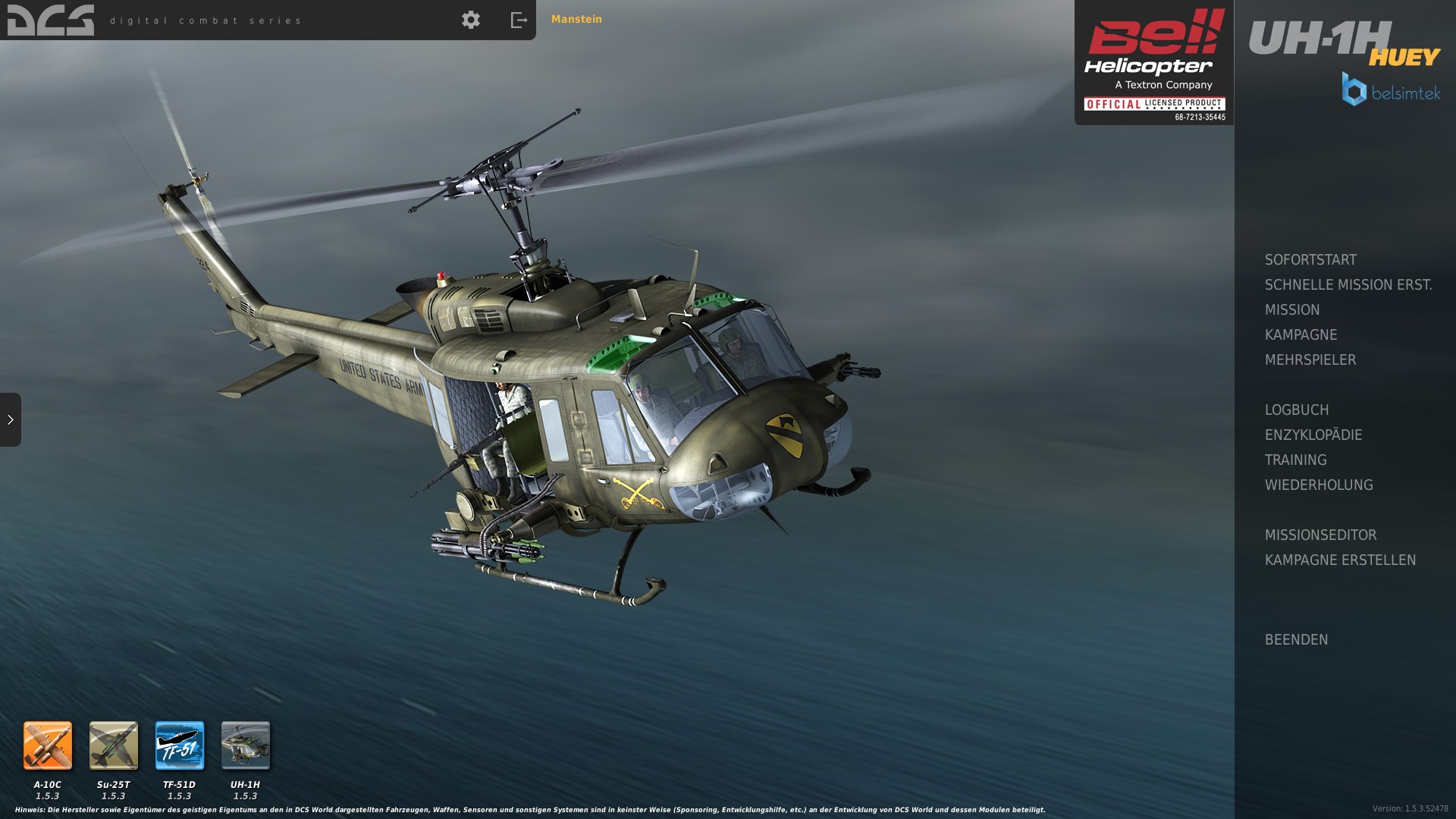
Task: Click the logout exit icon
Action: pyautogui.click(x=519, y=20)
